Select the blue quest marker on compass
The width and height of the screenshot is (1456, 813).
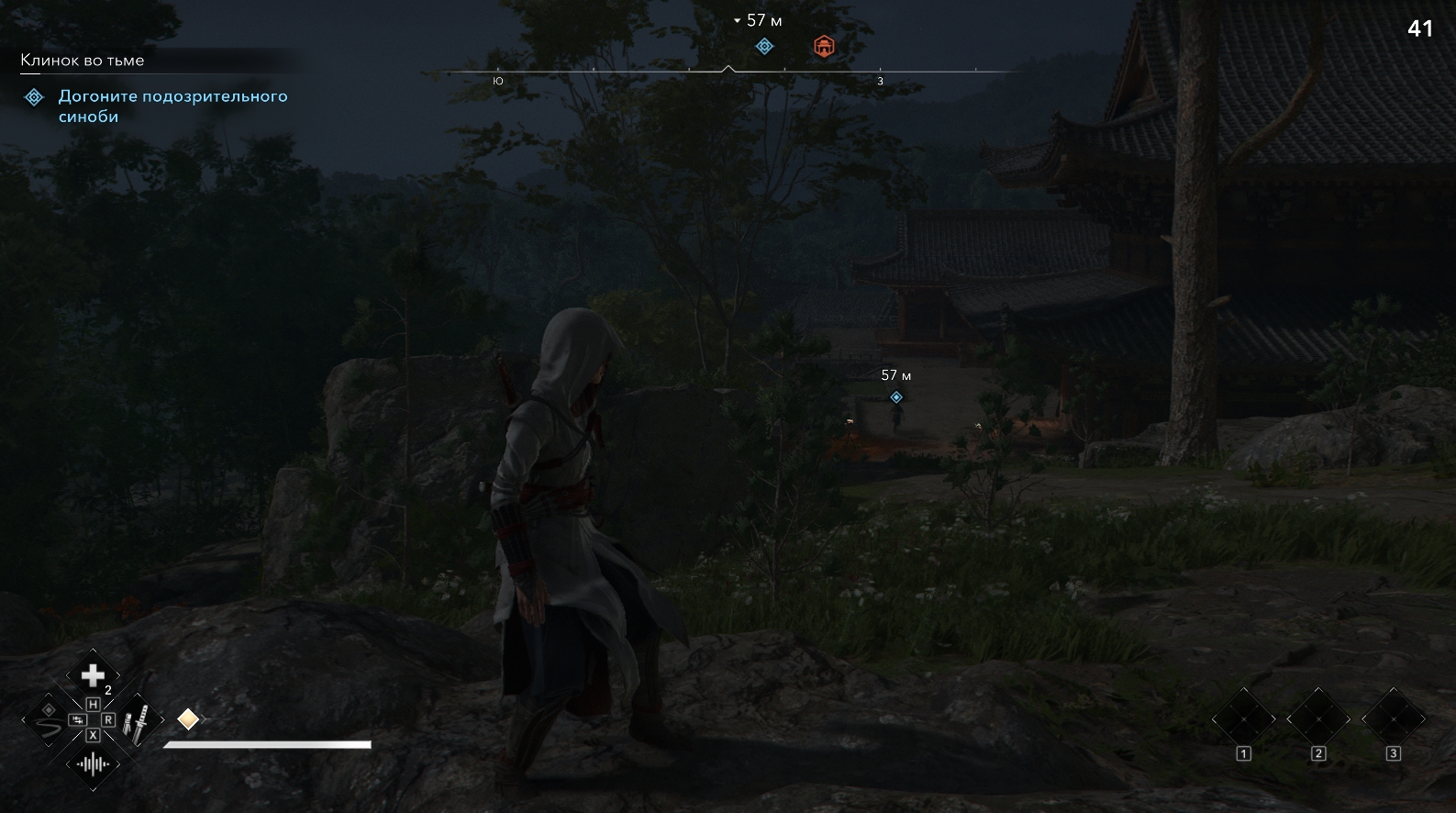tap(764, 47)
